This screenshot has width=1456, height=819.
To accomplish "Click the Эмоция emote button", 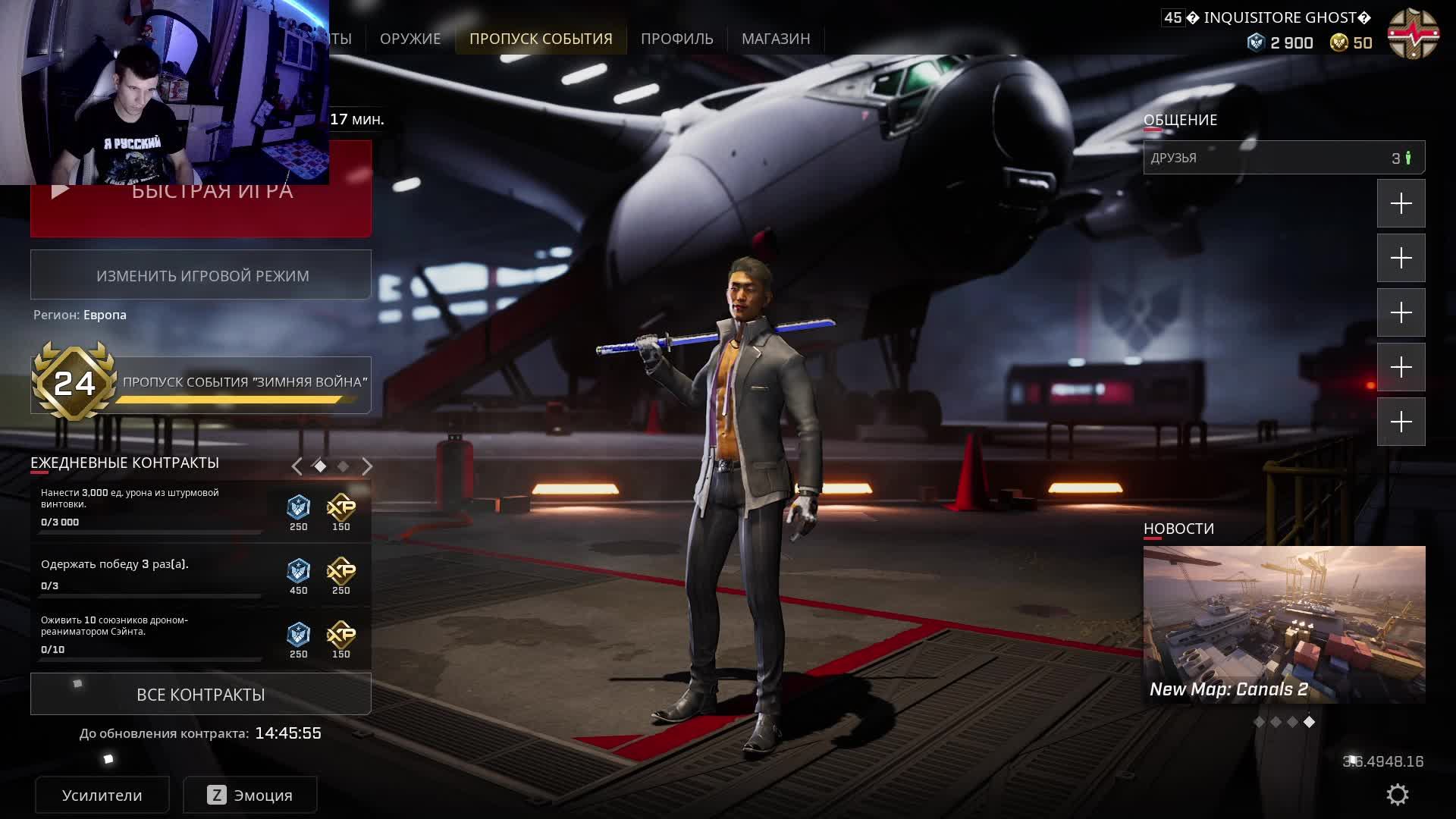I will pyautogui.click(x=250, y=795).
